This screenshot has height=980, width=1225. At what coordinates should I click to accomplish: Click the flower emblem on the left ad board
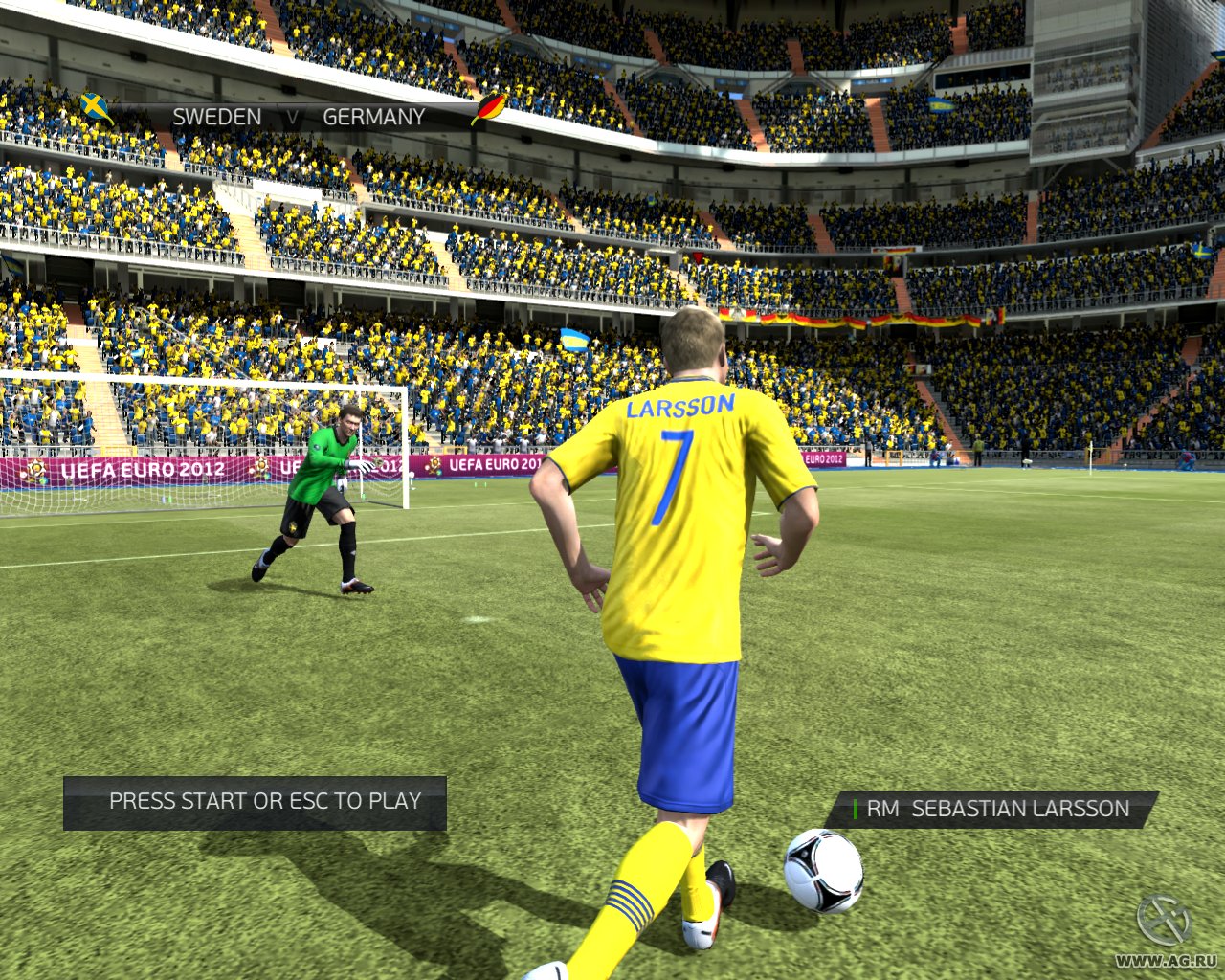(38, 473)
